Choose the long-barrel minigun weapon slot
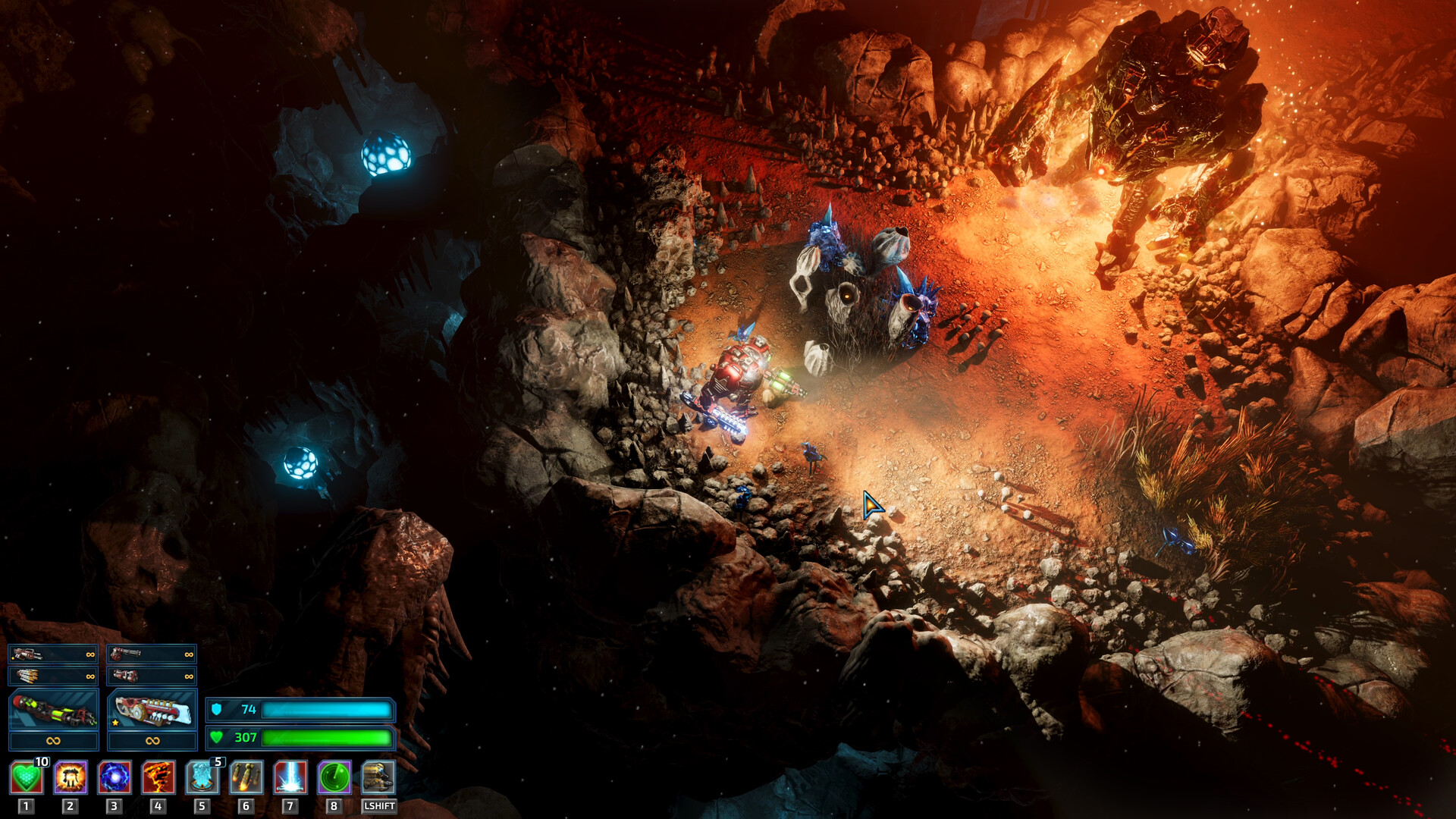The width and height of the screenshot is (1456, 819). coord(152,654)
